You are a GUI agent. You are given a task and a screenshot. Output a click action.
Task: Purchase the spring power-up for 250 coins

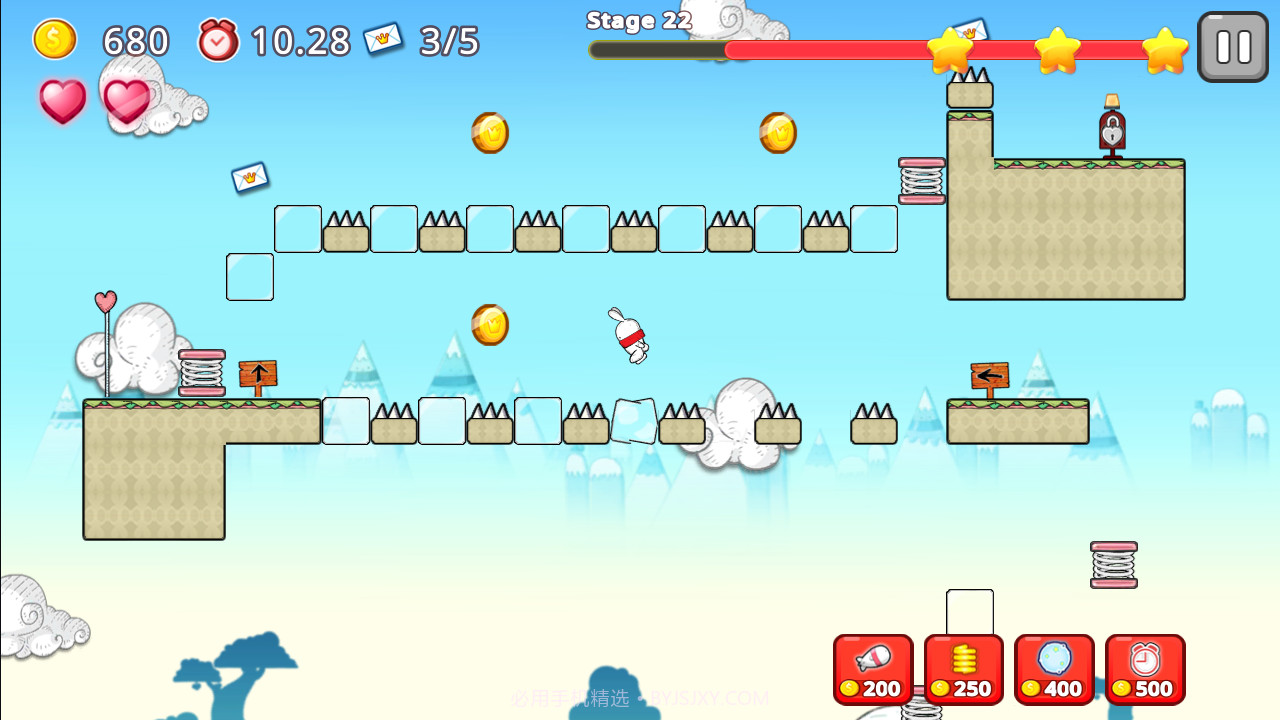click(963, 668)
